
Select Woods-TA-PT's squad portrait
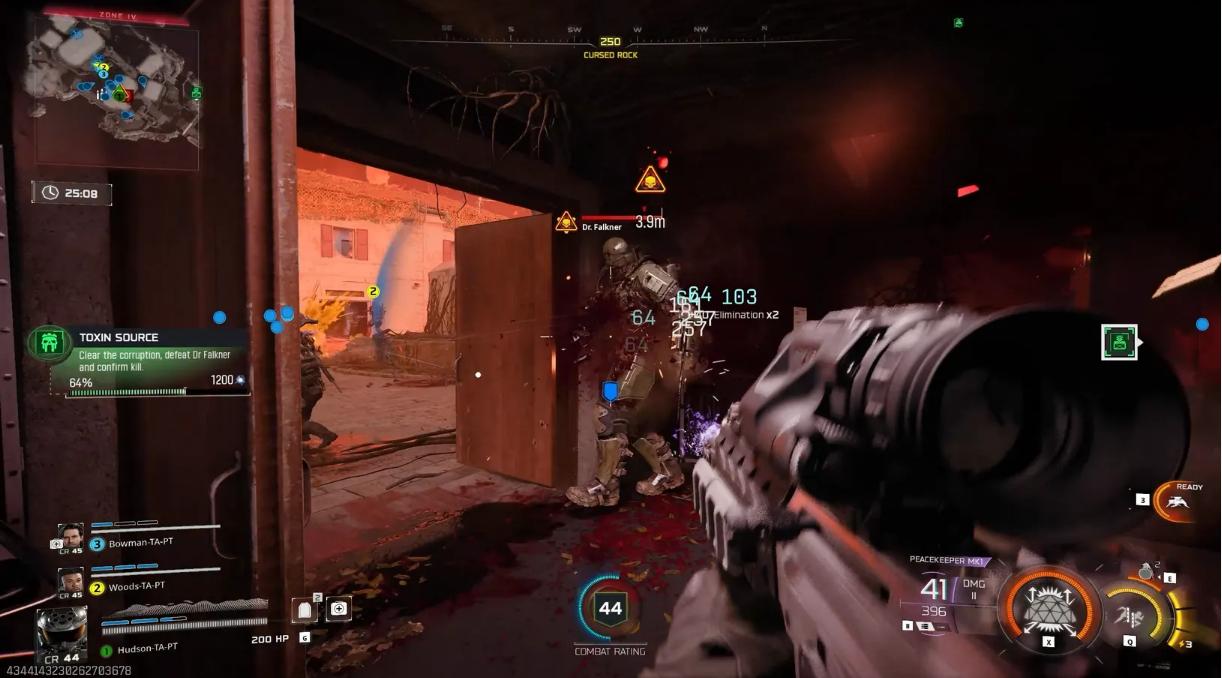click(x=70, y=579)
